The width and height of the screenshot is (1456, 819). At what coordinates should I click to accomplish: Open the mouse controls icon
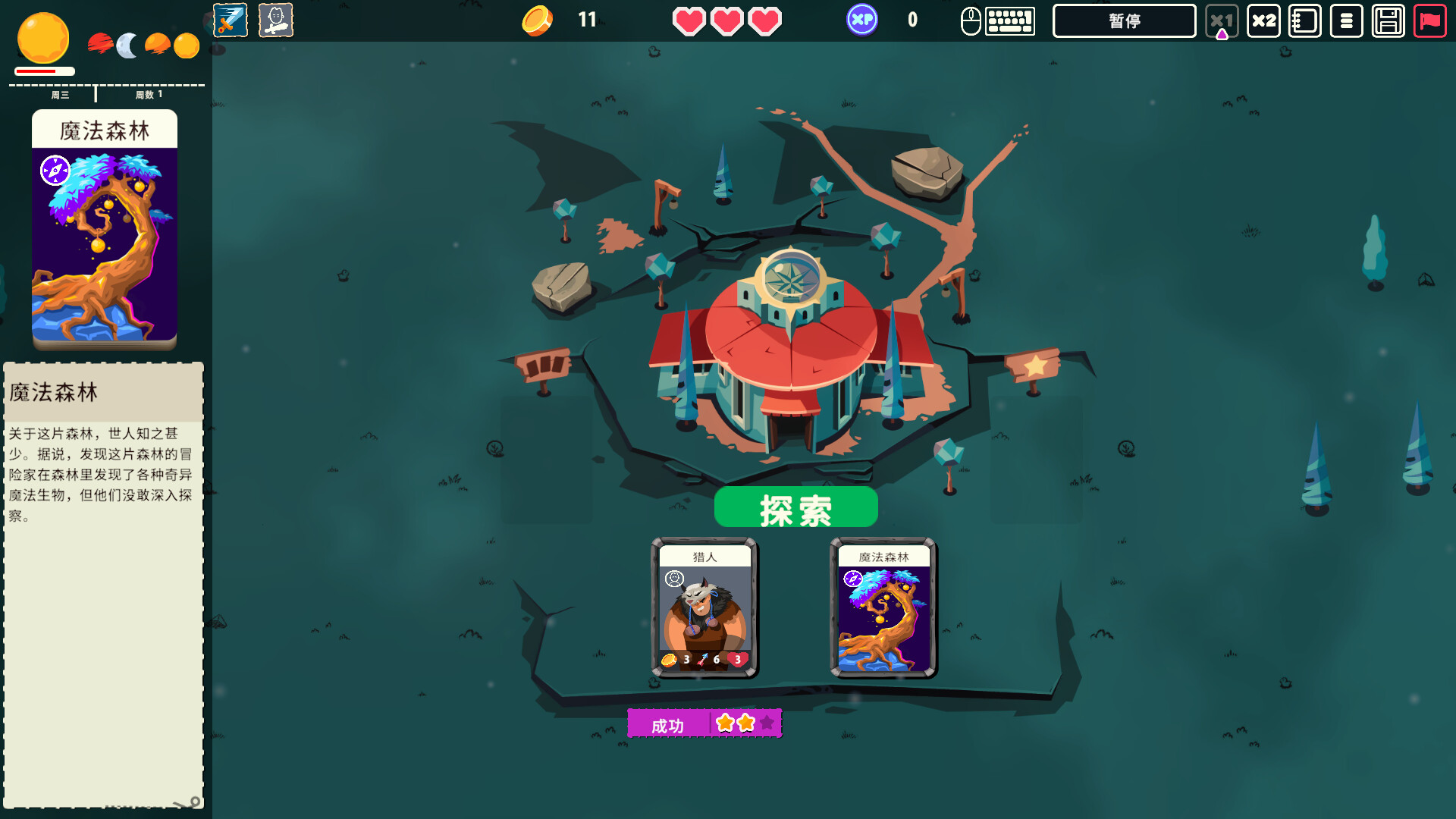click(971, 21)
